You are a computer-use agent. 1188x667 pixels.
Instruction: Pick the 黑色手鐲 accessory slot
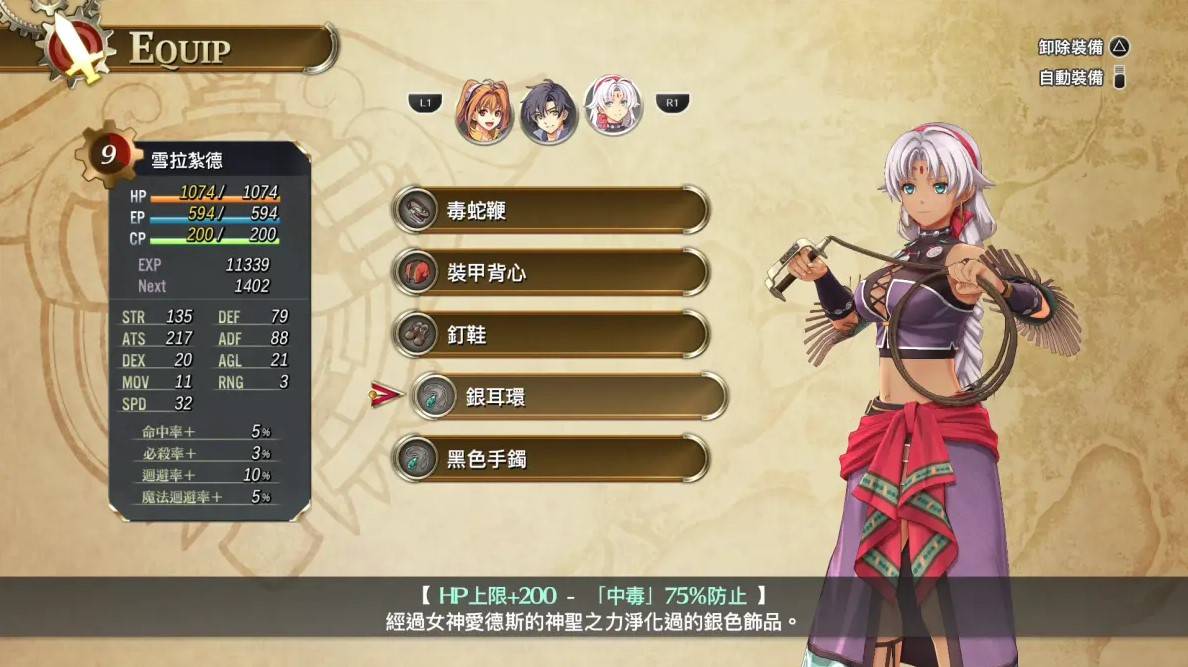coord(550,459)
